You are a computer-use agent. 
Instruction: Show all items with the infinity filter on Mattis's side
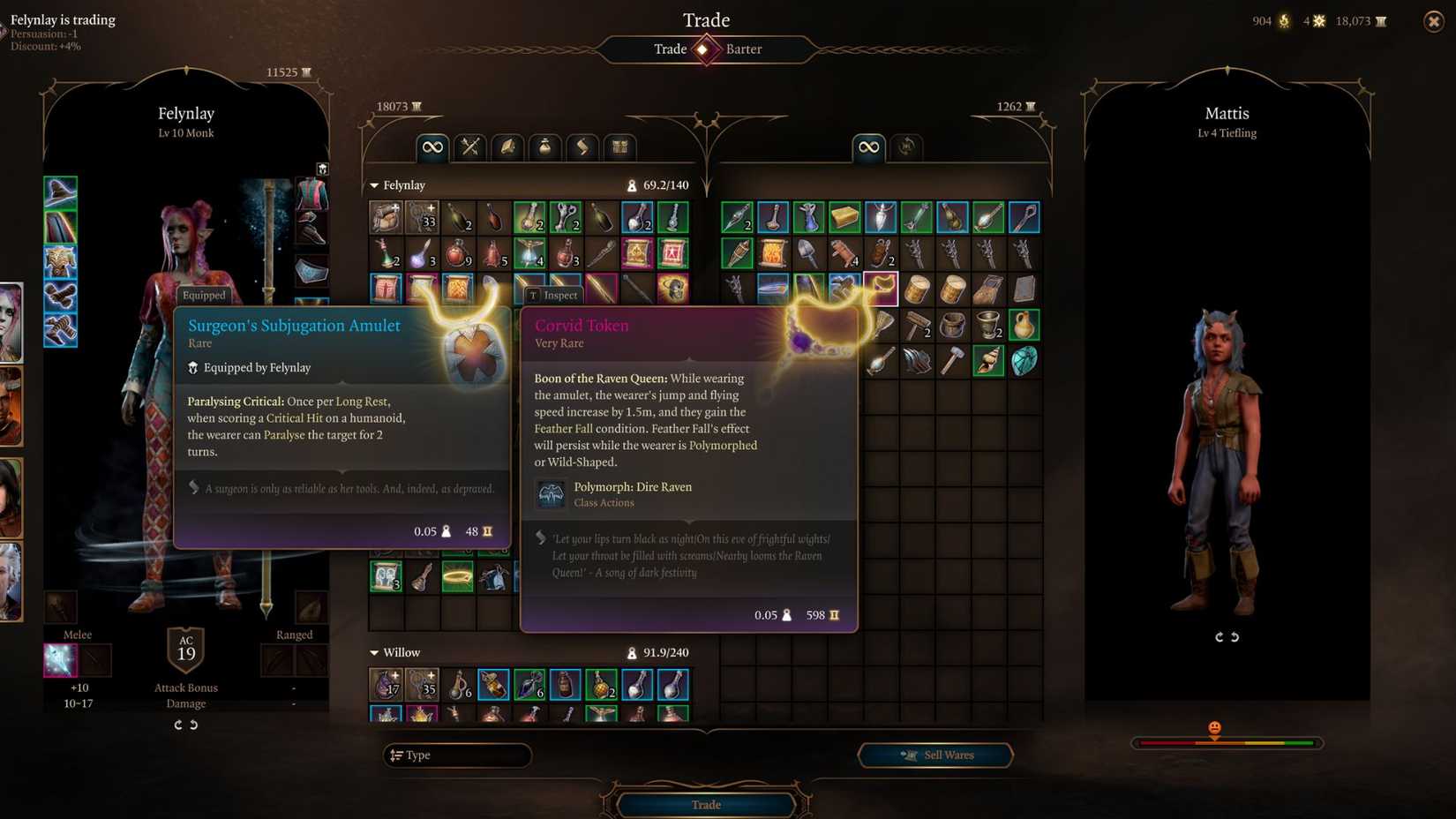pos(867,147)
